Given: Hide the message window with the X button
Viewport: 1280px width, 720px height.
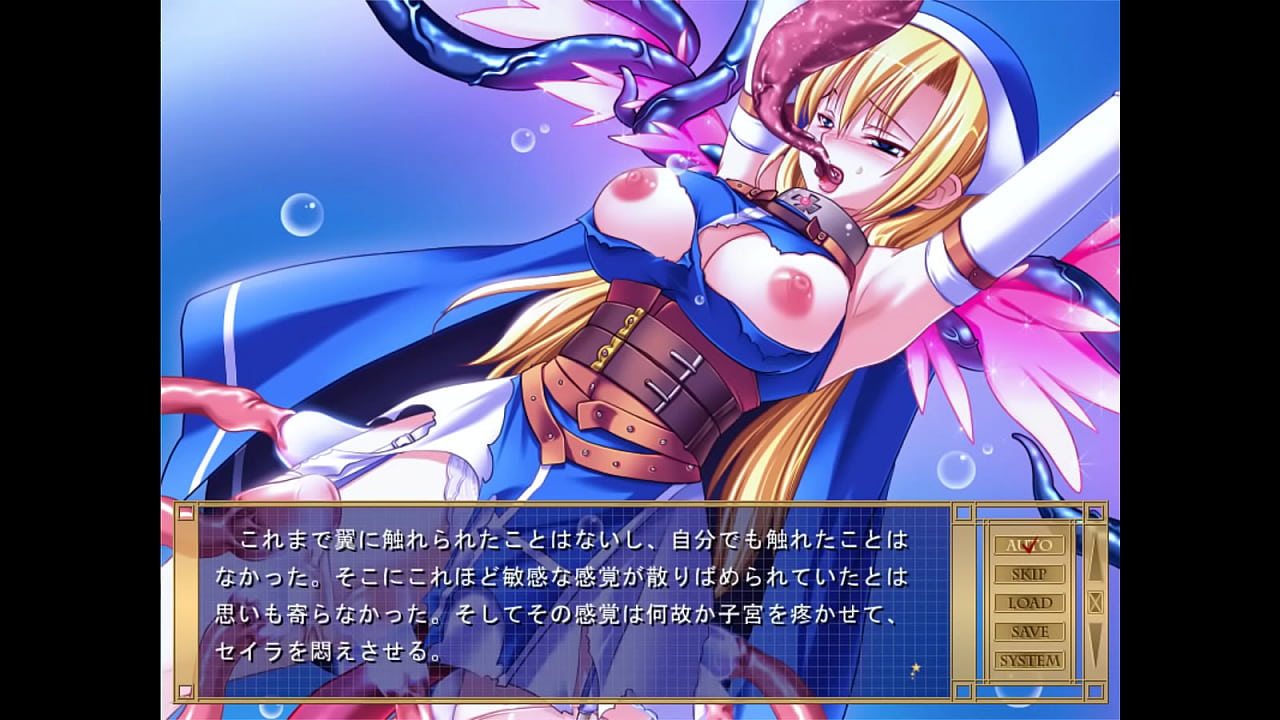Looking at the screenshot, I should 1095,602.
